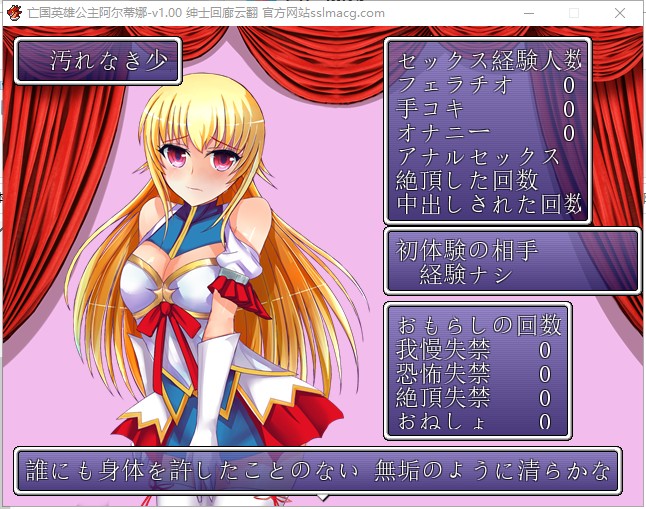Close the game window

[x=621, y=13]
